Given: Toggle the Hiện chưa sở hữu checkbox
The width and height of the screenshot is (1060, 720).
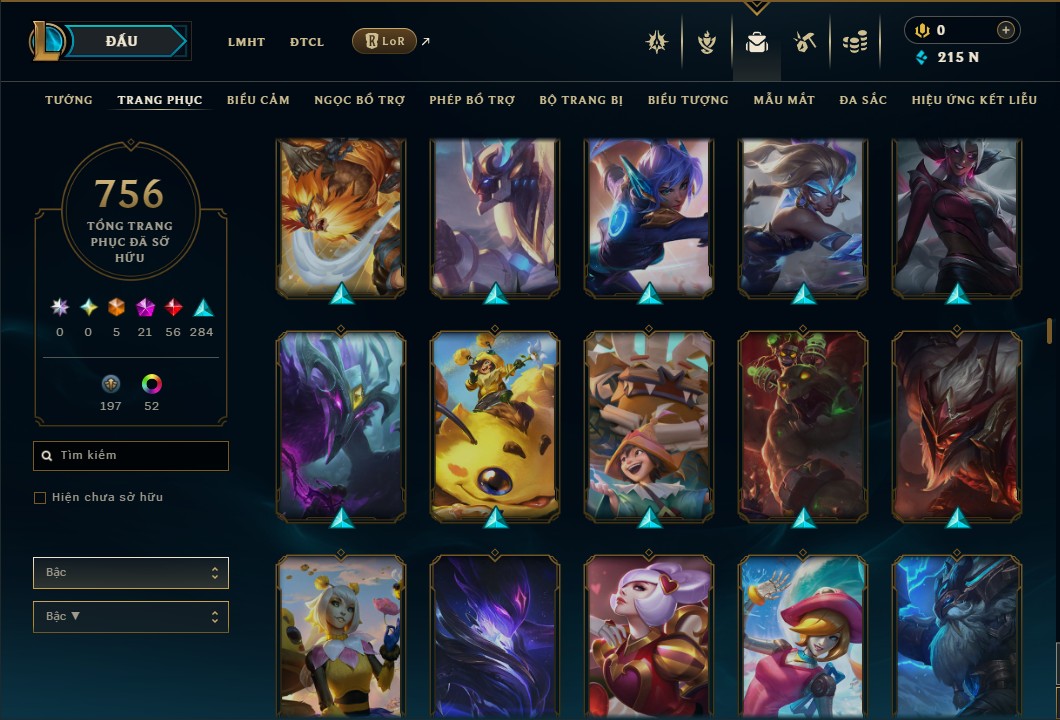Looking at the screenshot, I should pyautogui.click(x=40, y=498).
